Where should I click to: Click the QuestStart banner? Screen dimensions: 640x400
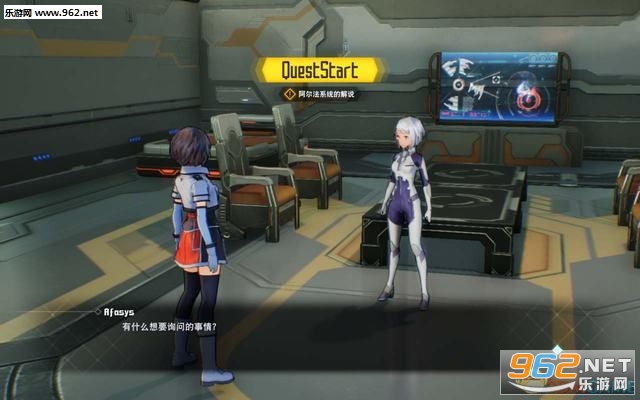tap(319, 69)
